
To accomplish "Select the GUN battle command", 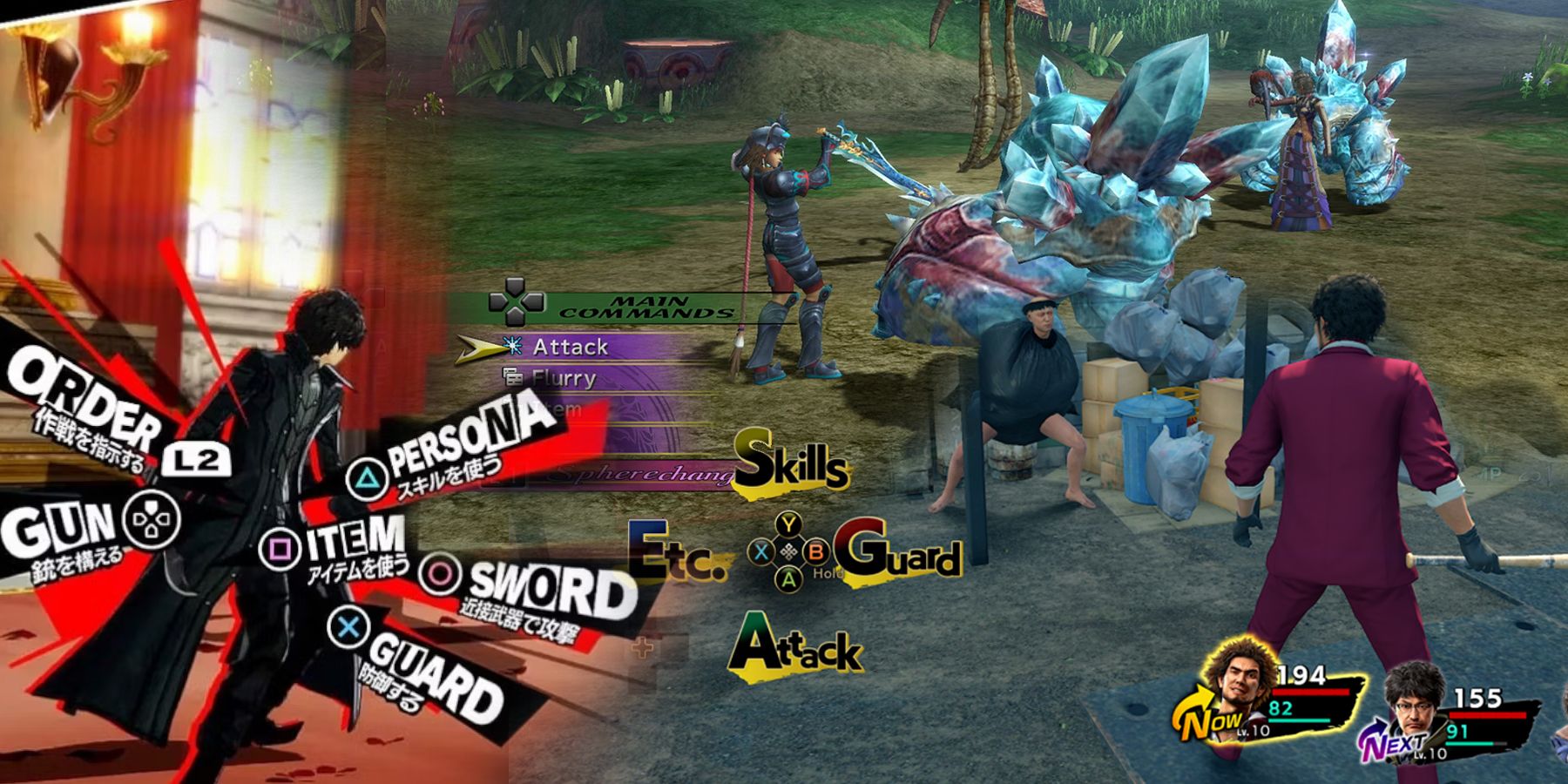I will (59, 527).
